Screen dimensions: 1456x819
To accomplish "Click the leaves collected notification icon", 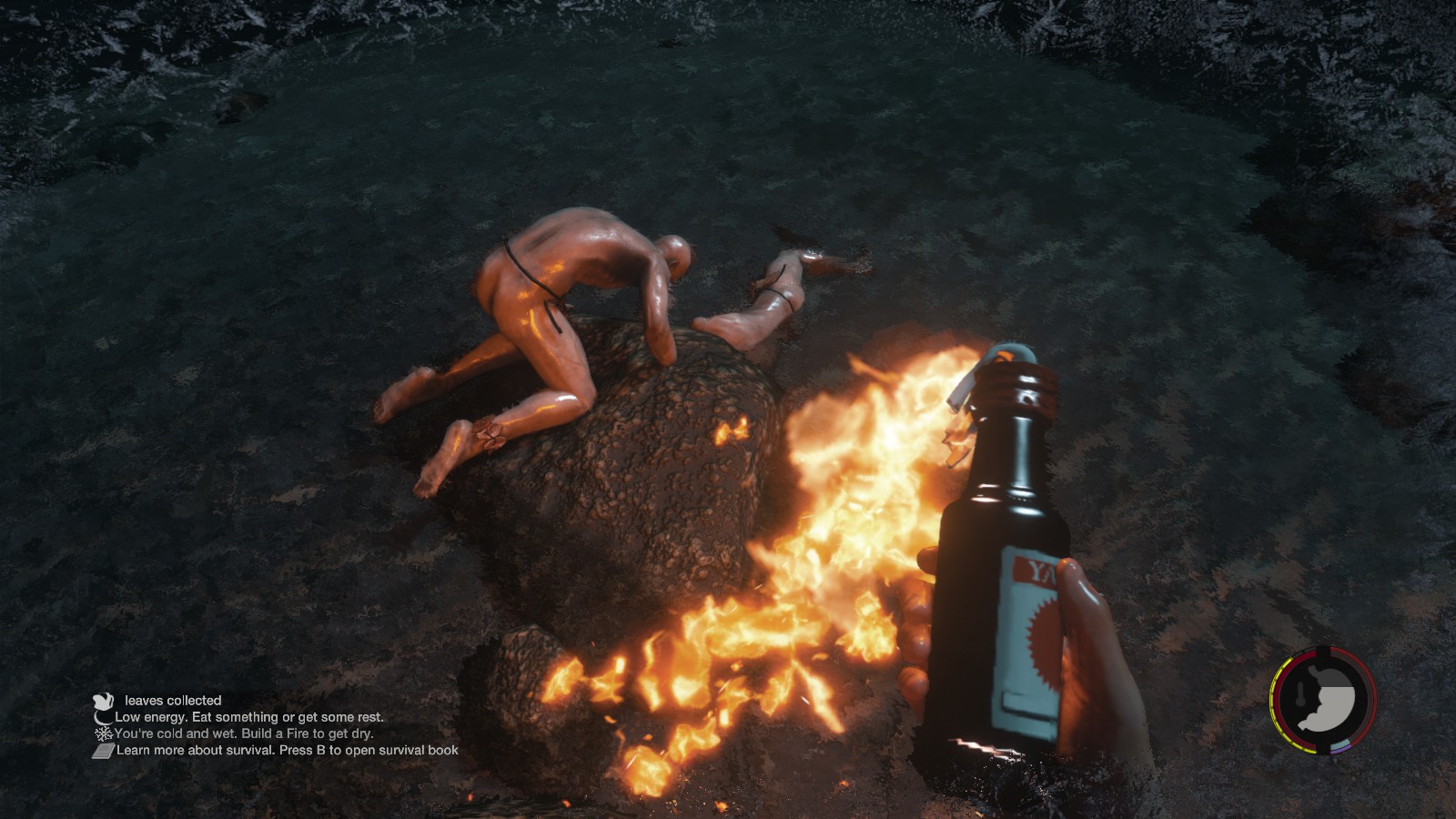I will [x=103, y=700].
